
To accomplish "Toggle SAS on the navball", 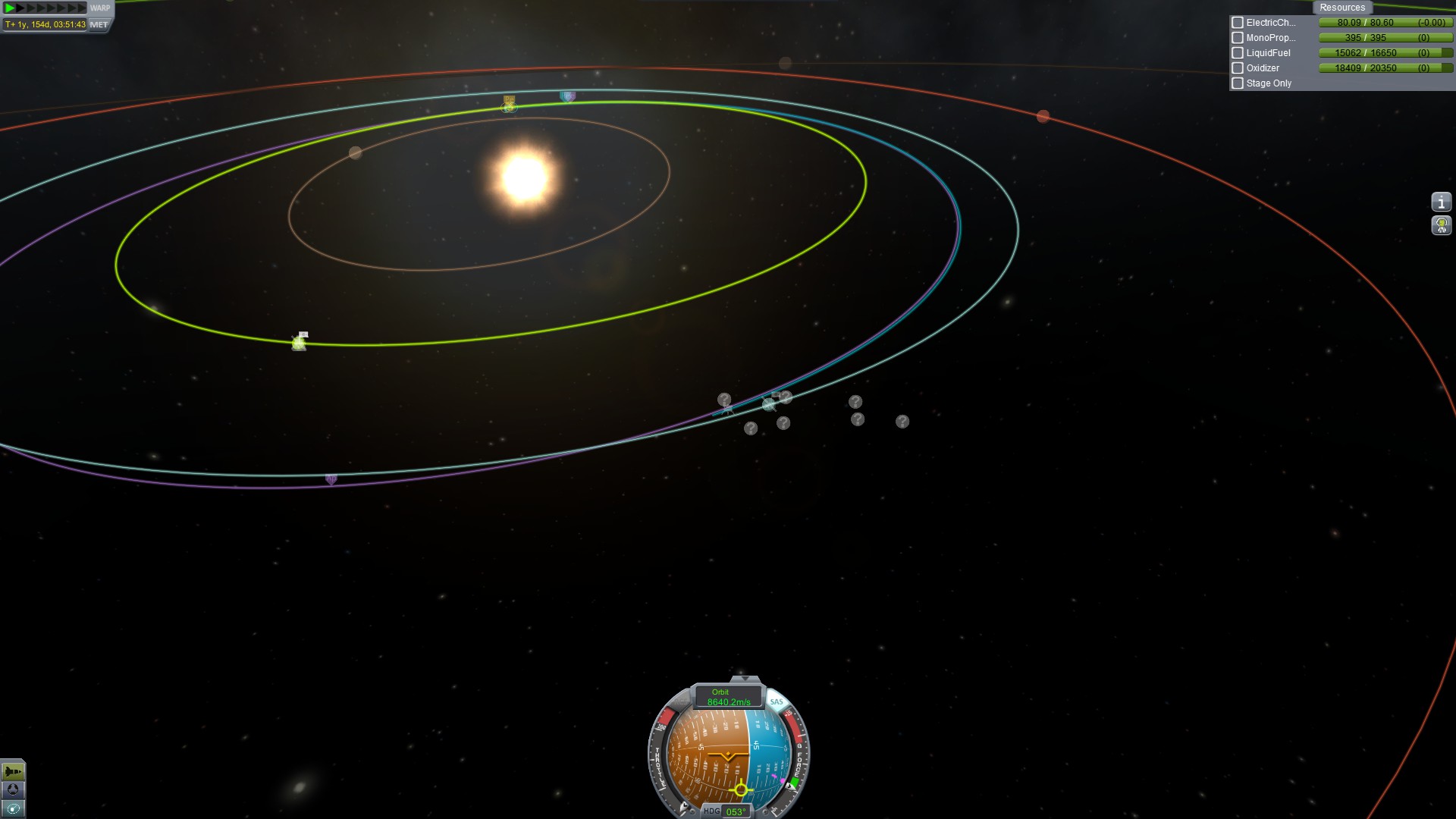I will pos(777,701).
